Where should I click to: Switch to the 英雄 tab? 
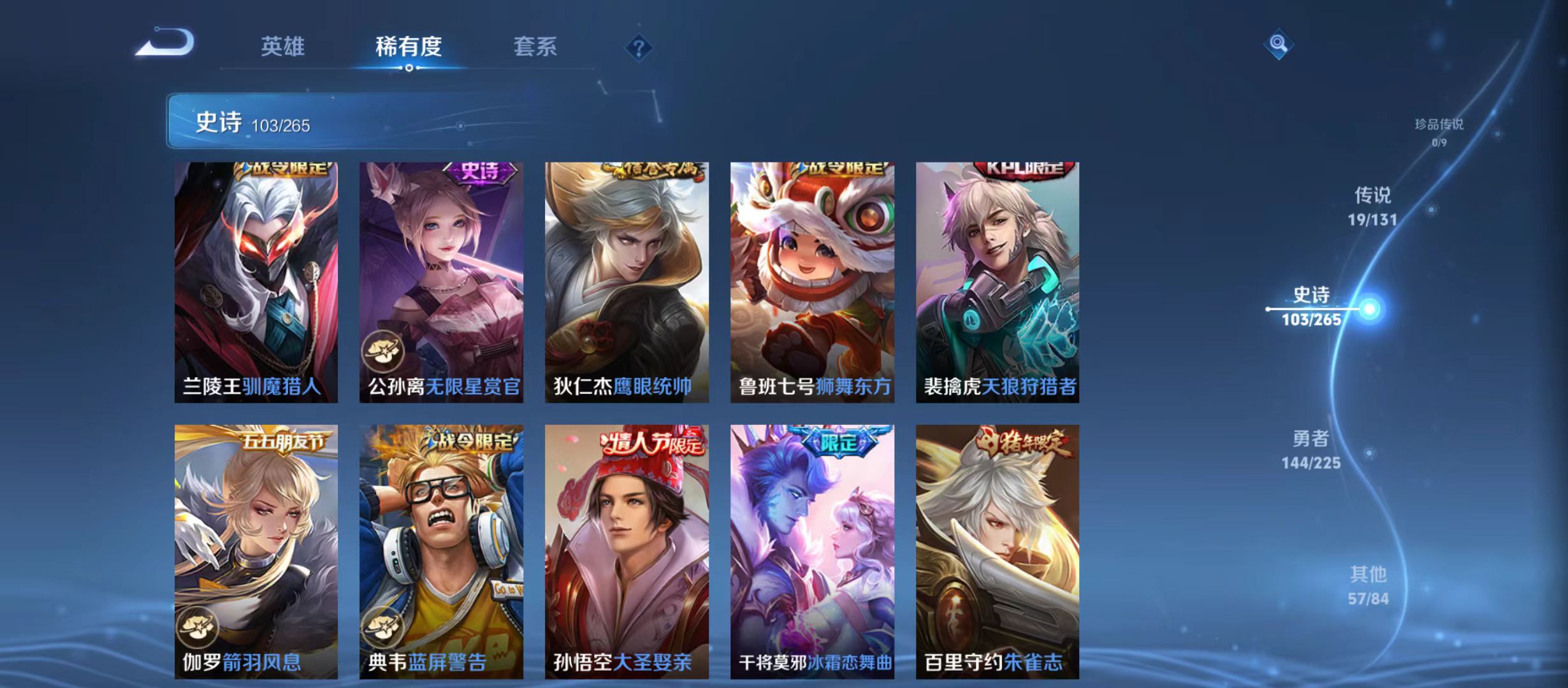(x=283, y=46)
